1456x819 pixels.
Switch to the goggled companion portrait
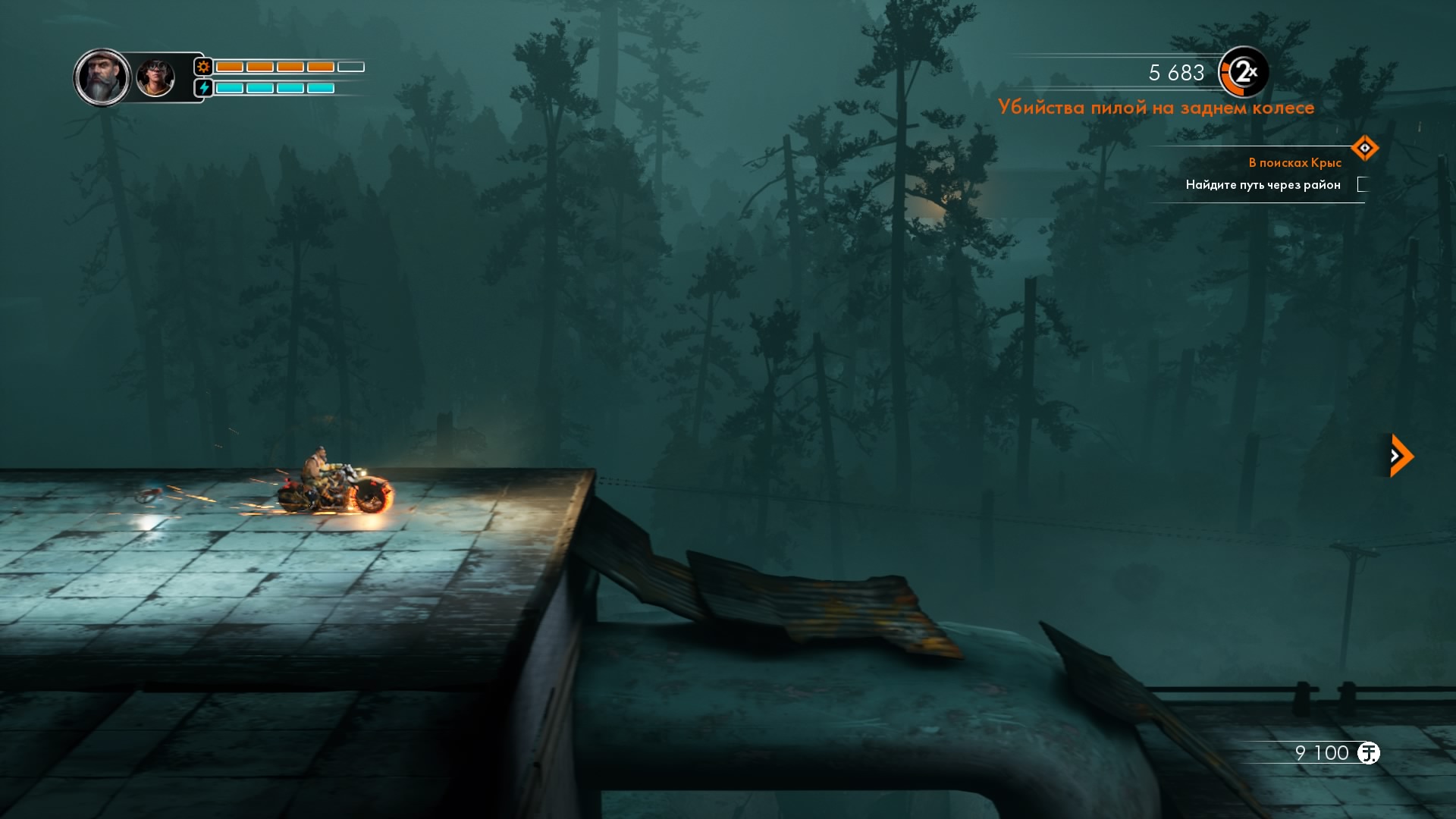pyautogui.click(x=155, y=78)
